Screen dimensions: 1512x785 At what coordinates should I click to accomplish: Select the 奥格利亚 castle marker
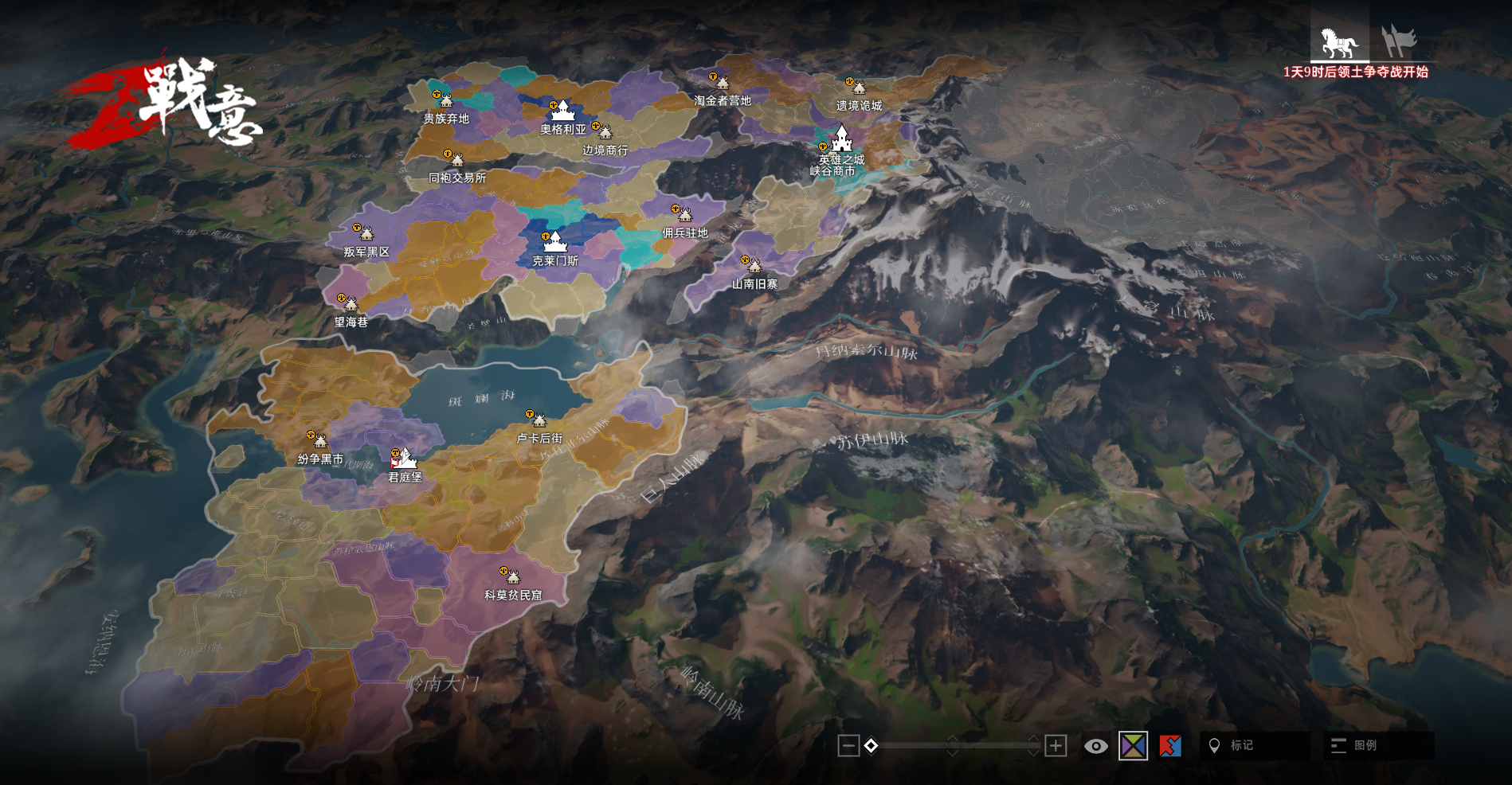(562, 111)
